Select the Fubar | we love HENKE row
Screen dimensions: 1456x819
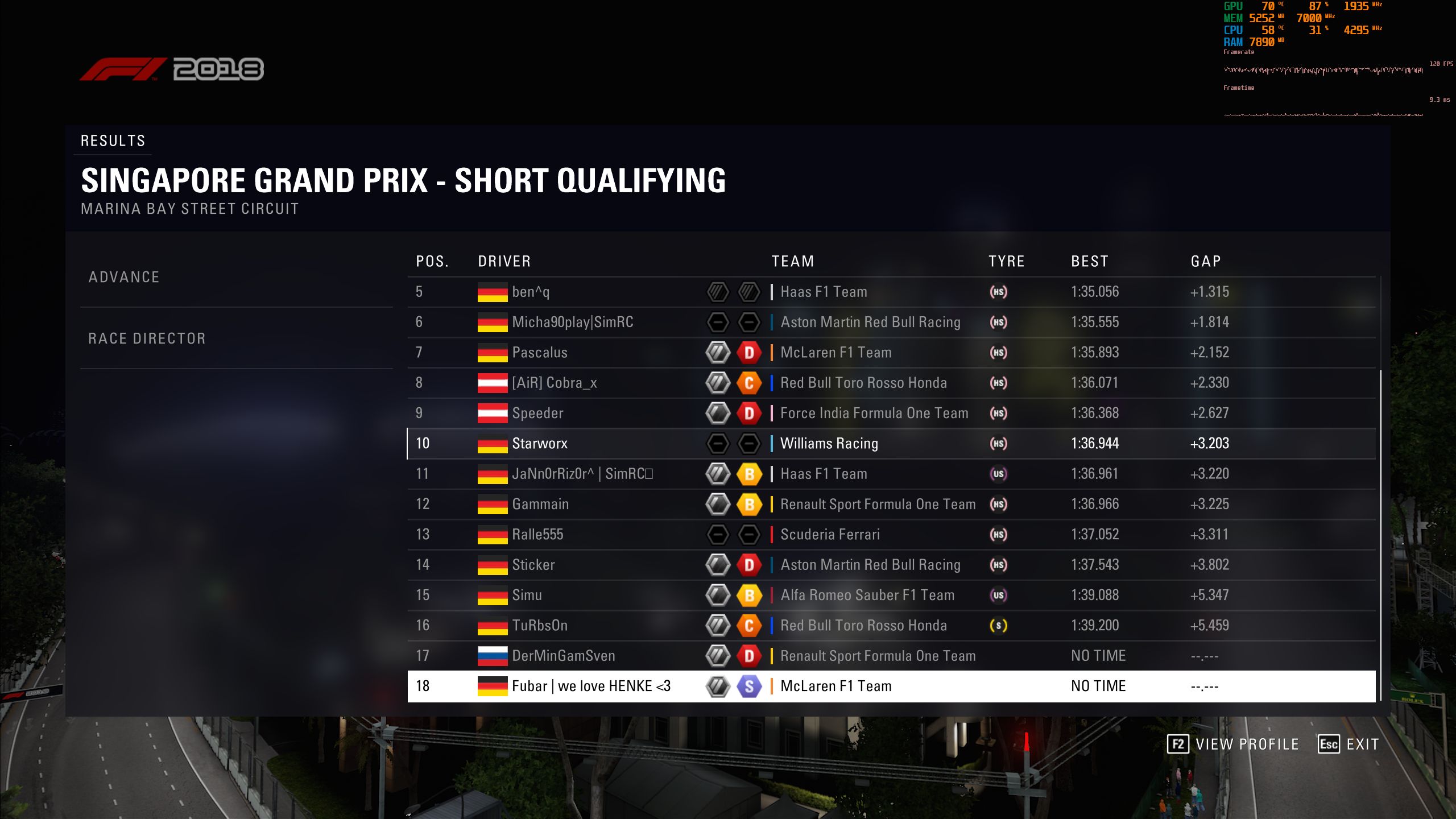pyautogui.click(x=891, y=686)
